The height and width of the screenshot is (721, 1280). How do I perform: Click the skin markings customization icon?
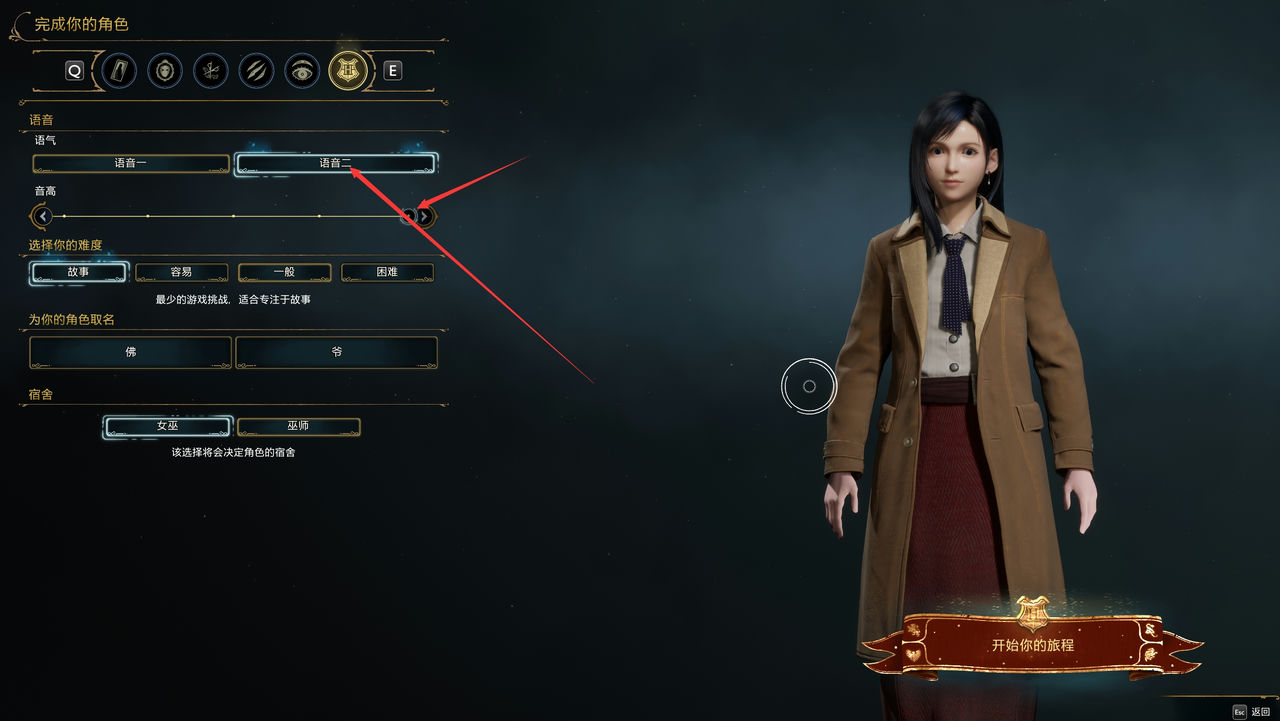(256, 70)
